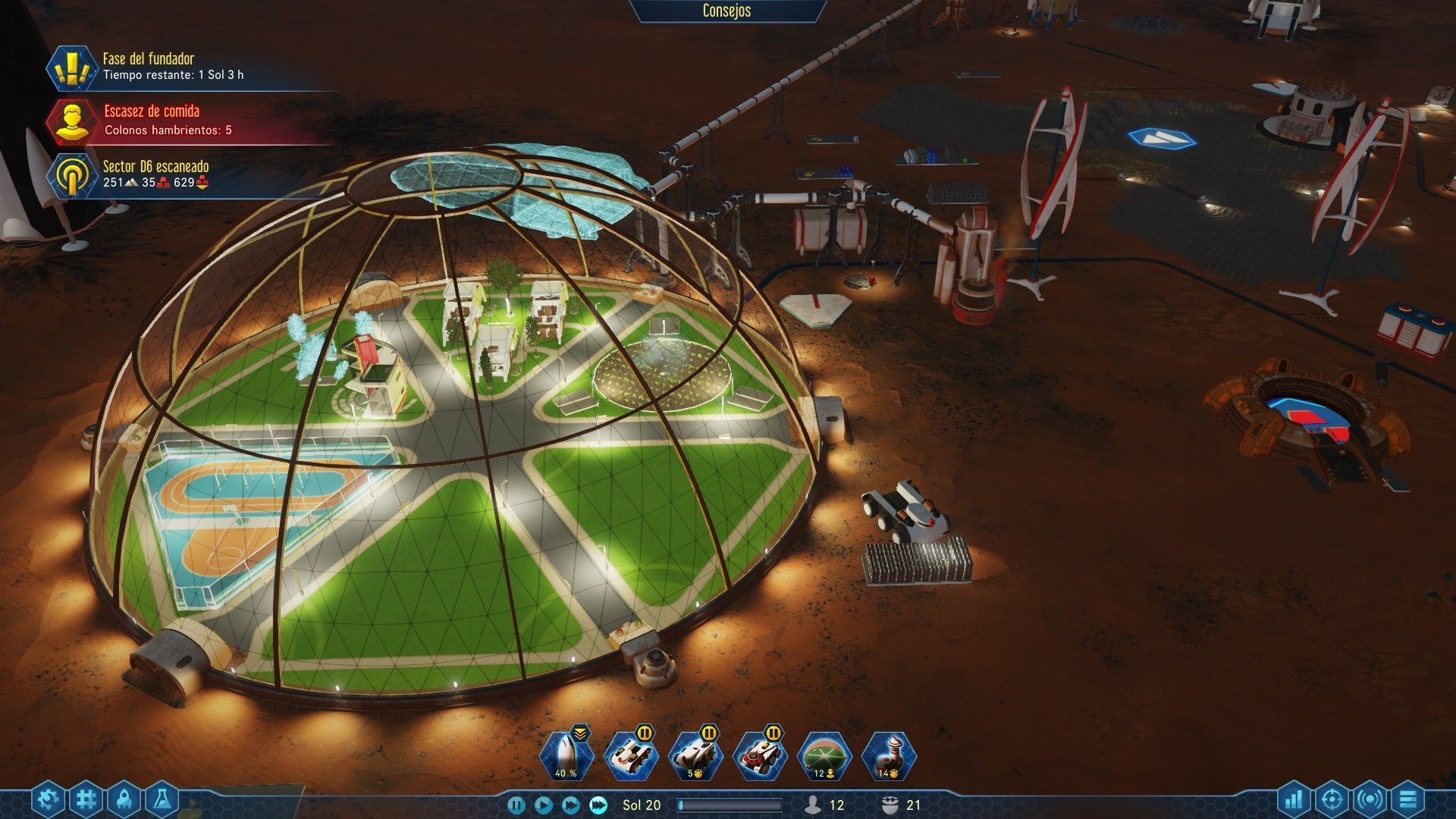The height and width of the screenshot is (819, 1456).
Task: Set game speed to fast forward
Action: pyautogui.click(x=571, y=805)
